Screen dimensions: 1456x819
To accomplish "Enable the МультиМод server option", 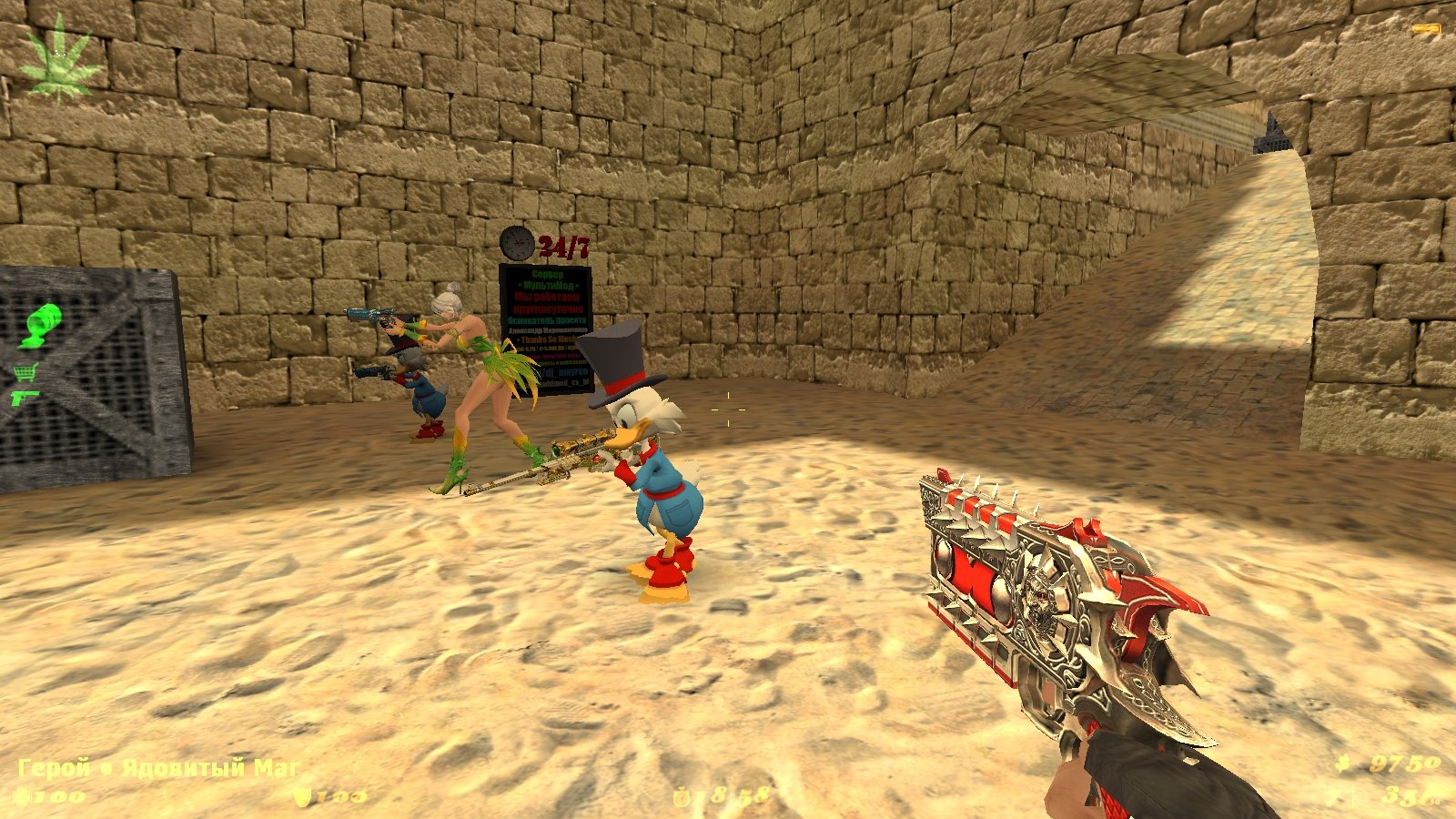I will point(548,285).
